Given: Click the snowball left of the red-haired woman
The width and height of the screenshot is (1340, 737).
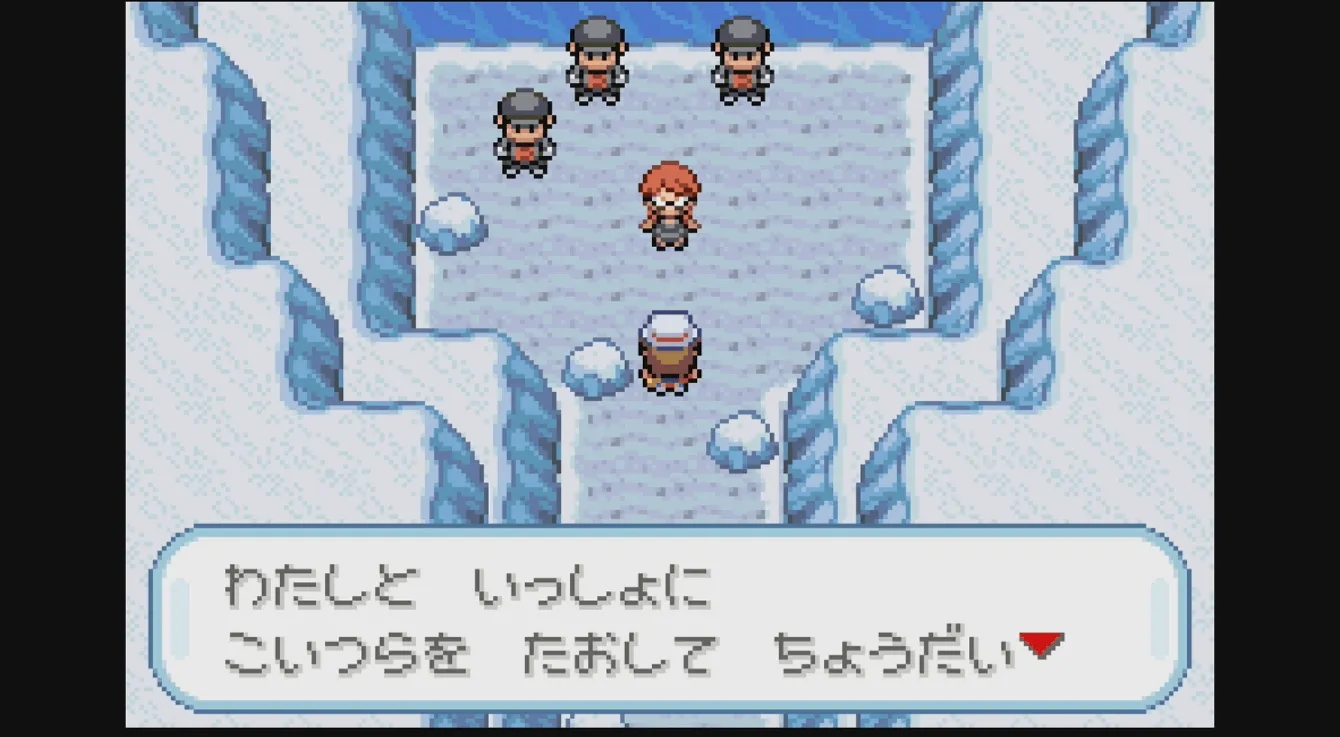Looking at the screenshot, I should click(x=452, y=225).
